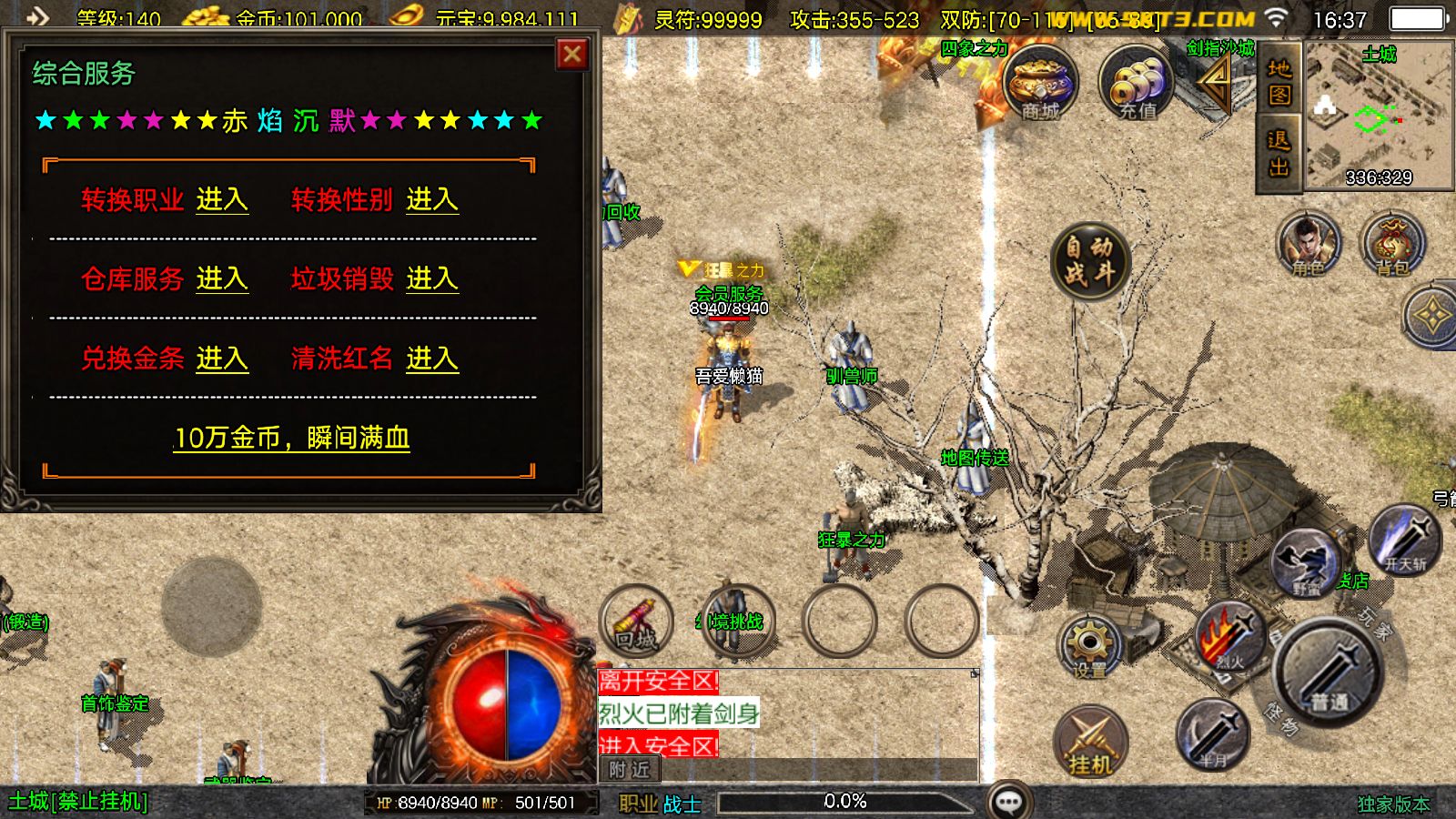
Task: Open the 设置 gear settings
Action: (1090, 646)
